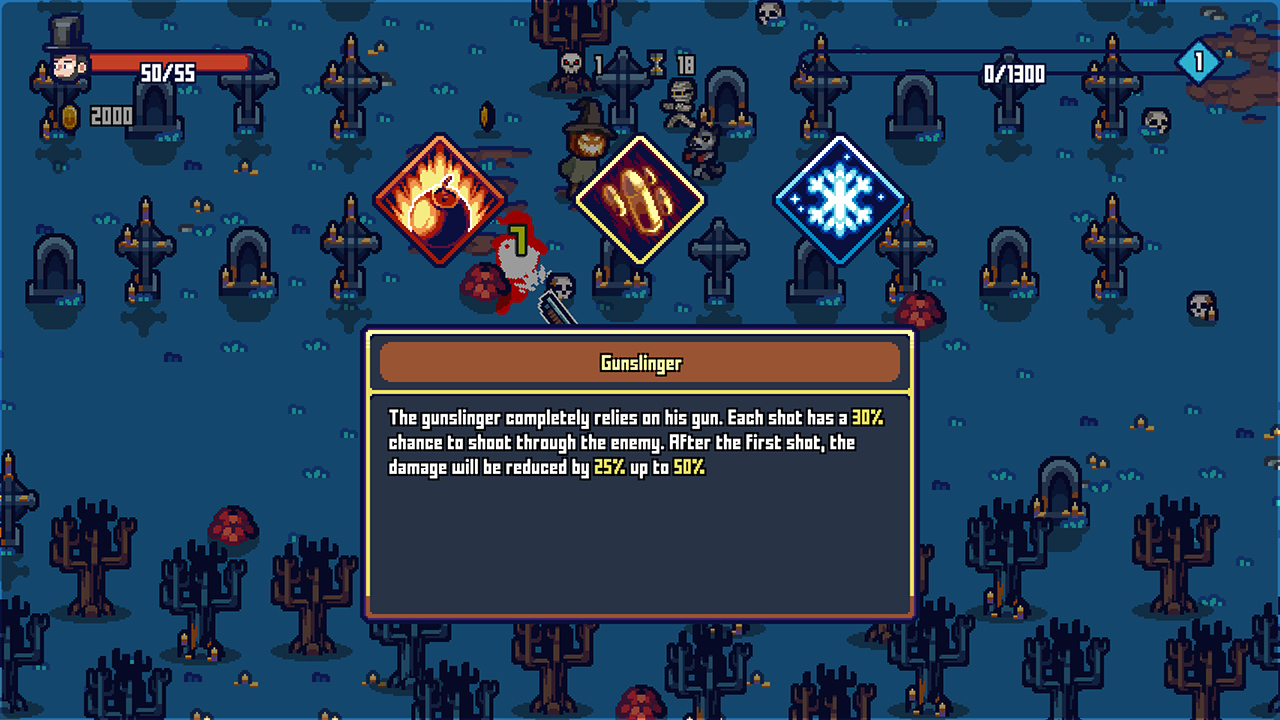1280x720 pixels.
Task: Click the Gunslinger title banner
Action: (640, 364)
